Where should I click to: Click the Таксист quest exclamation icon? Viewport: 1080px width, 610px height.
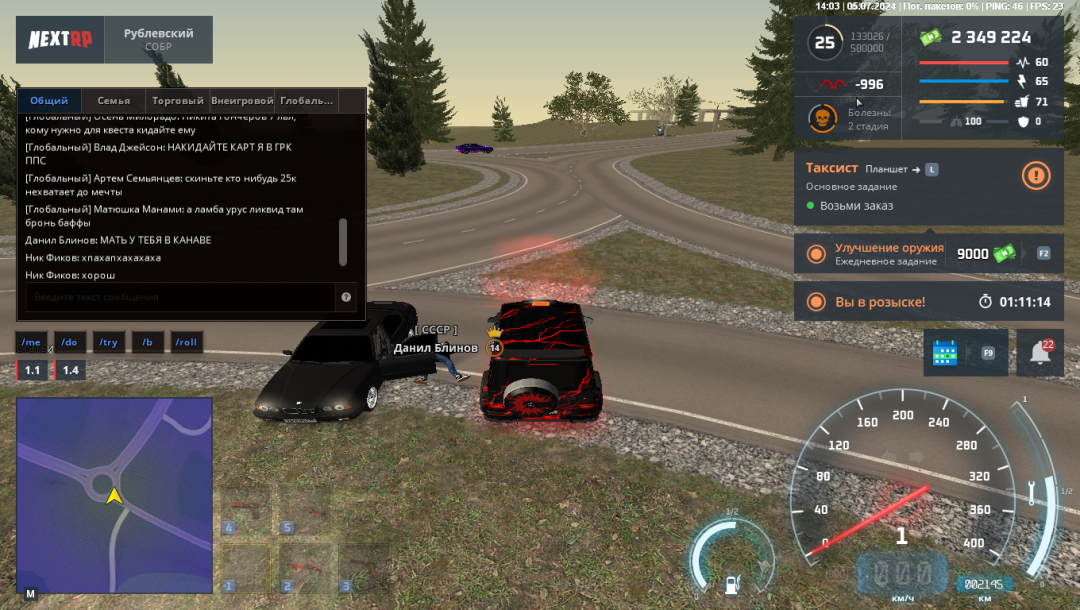point(1036,176)
